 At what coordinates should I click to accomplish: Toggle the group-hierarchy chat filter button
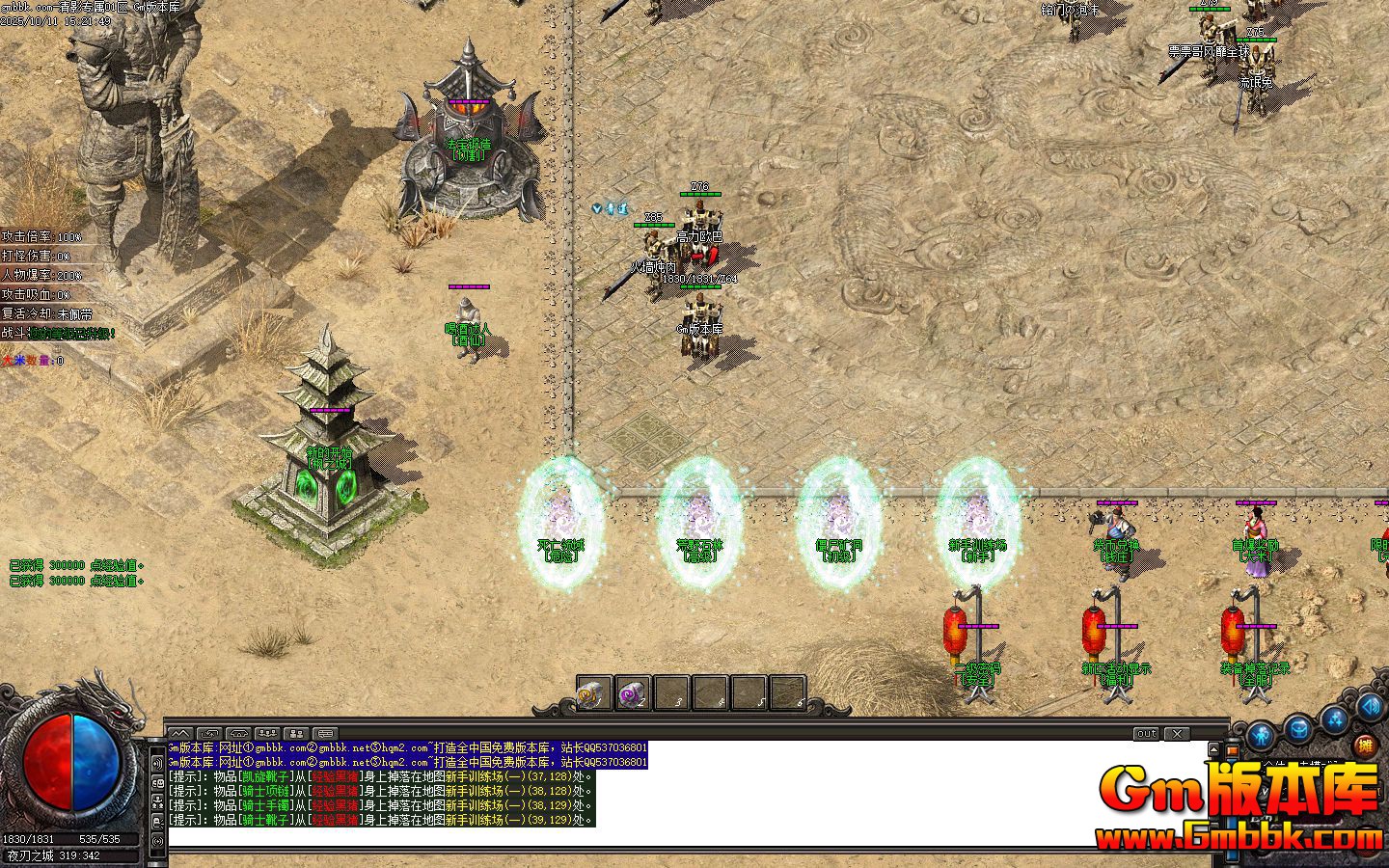coord(159,803)
